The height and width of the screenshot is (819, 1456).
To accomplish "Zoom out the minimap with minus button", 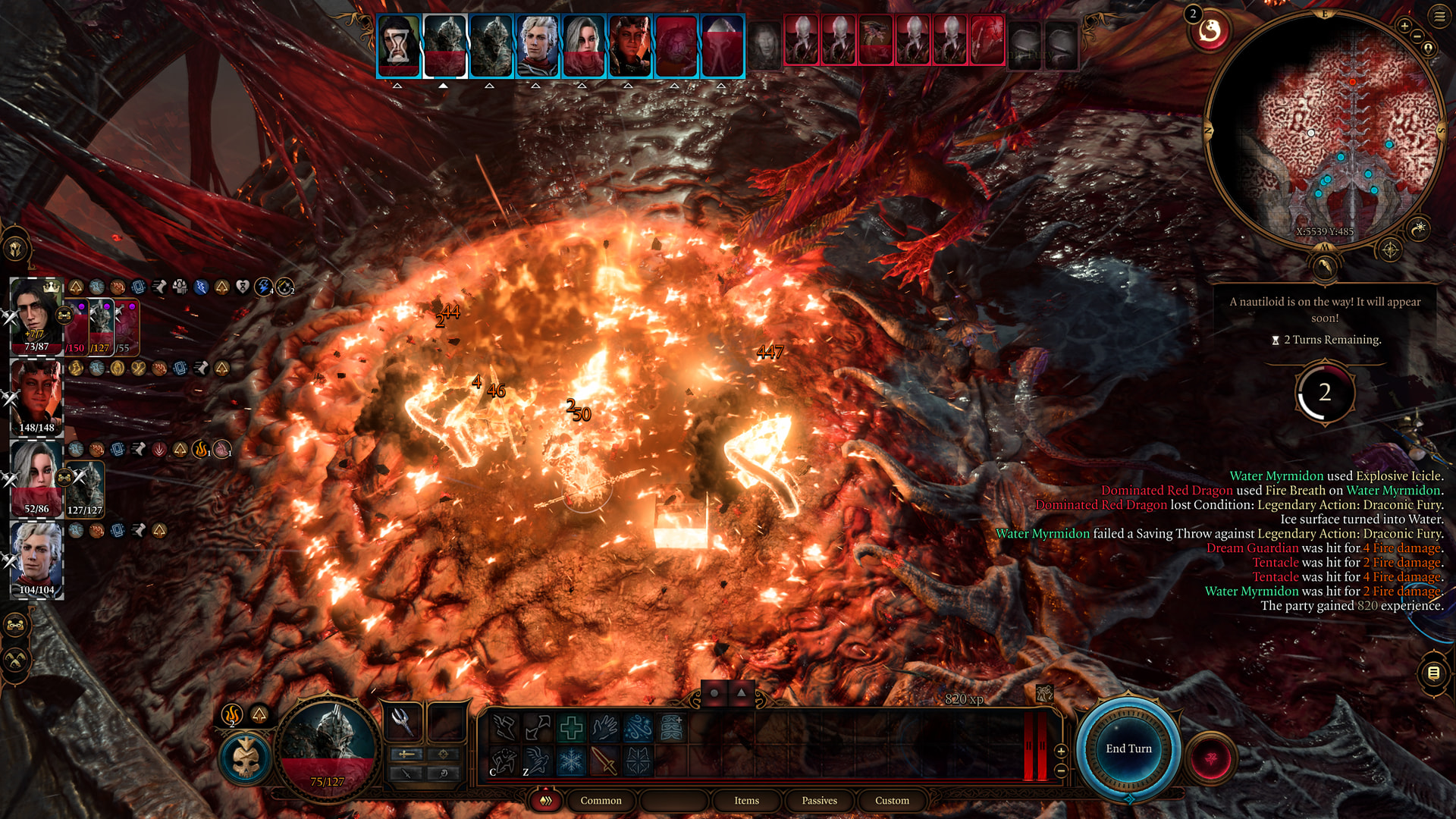I will (x=1417, y=36).
